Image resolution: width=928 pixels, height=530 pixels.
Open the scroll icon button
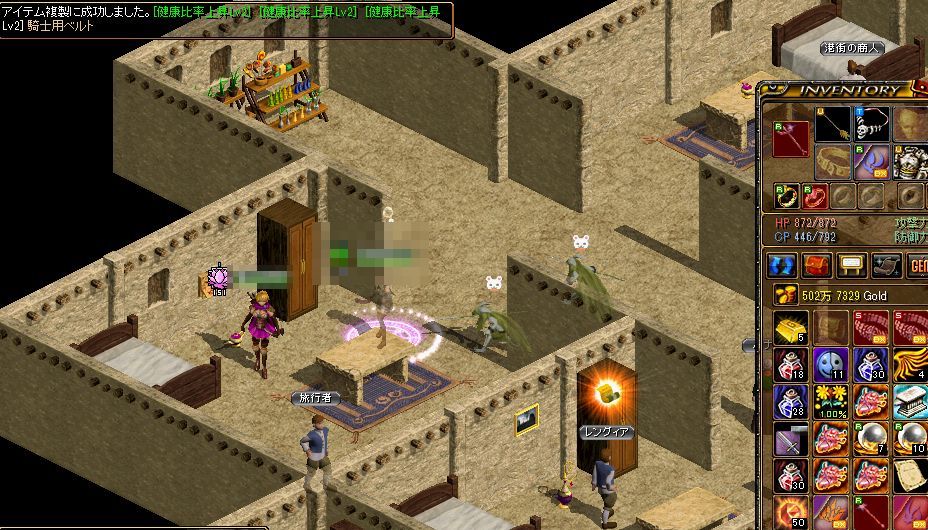pos(886,265)
